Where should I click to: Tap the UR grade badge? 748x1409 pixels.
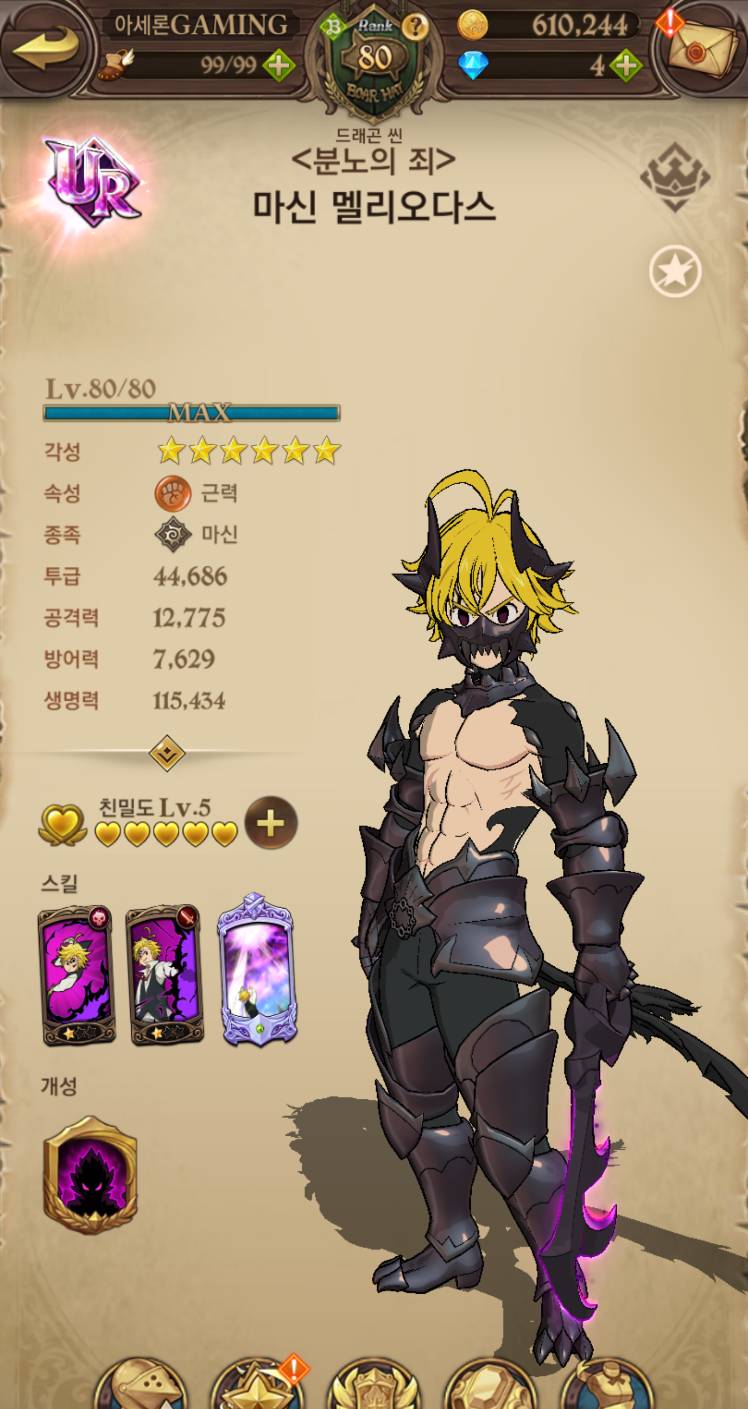click(x=92, y=182)
